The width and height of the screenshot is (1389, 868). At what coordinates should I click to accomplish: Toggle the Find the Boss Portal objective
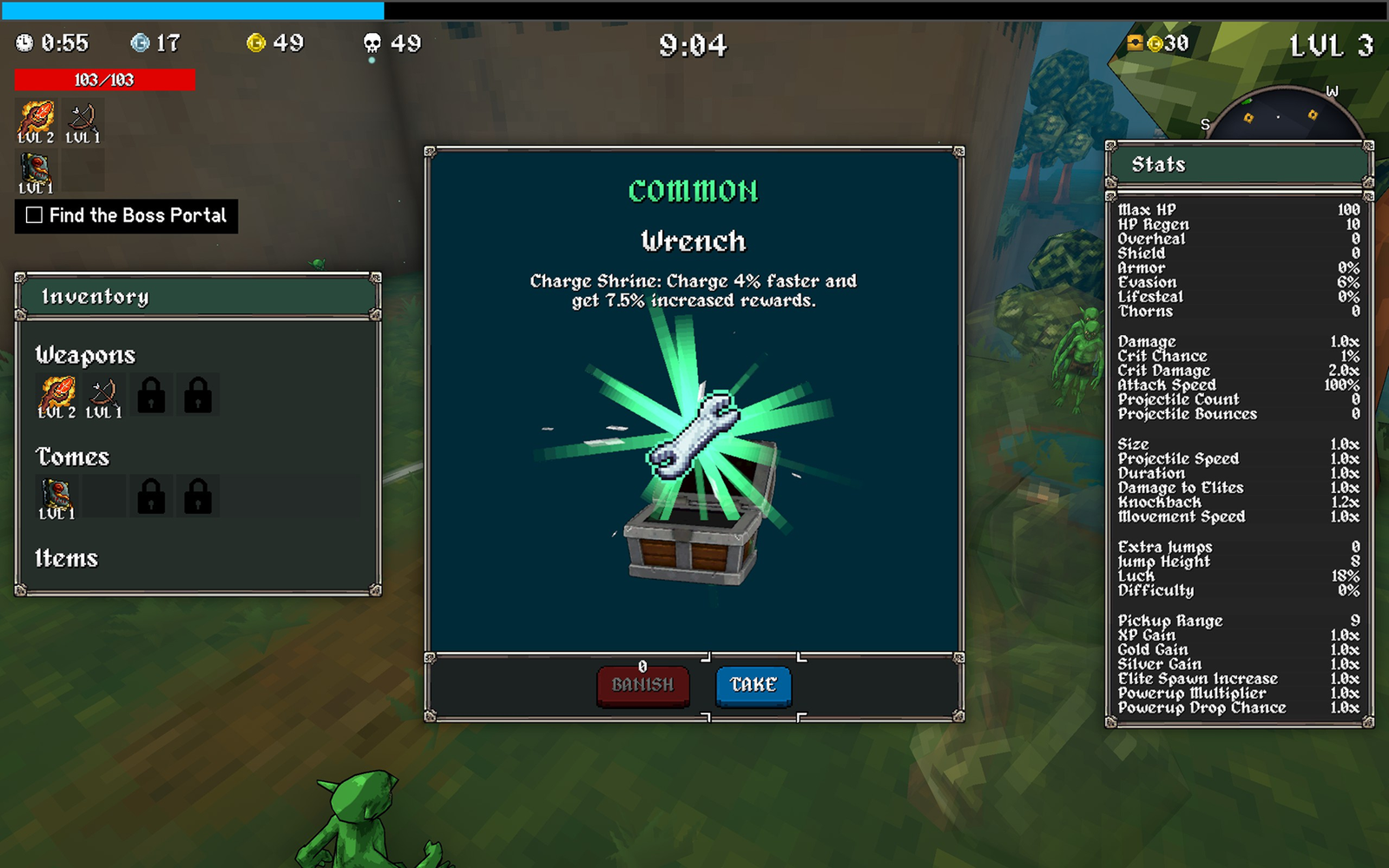tap(35, 215)
